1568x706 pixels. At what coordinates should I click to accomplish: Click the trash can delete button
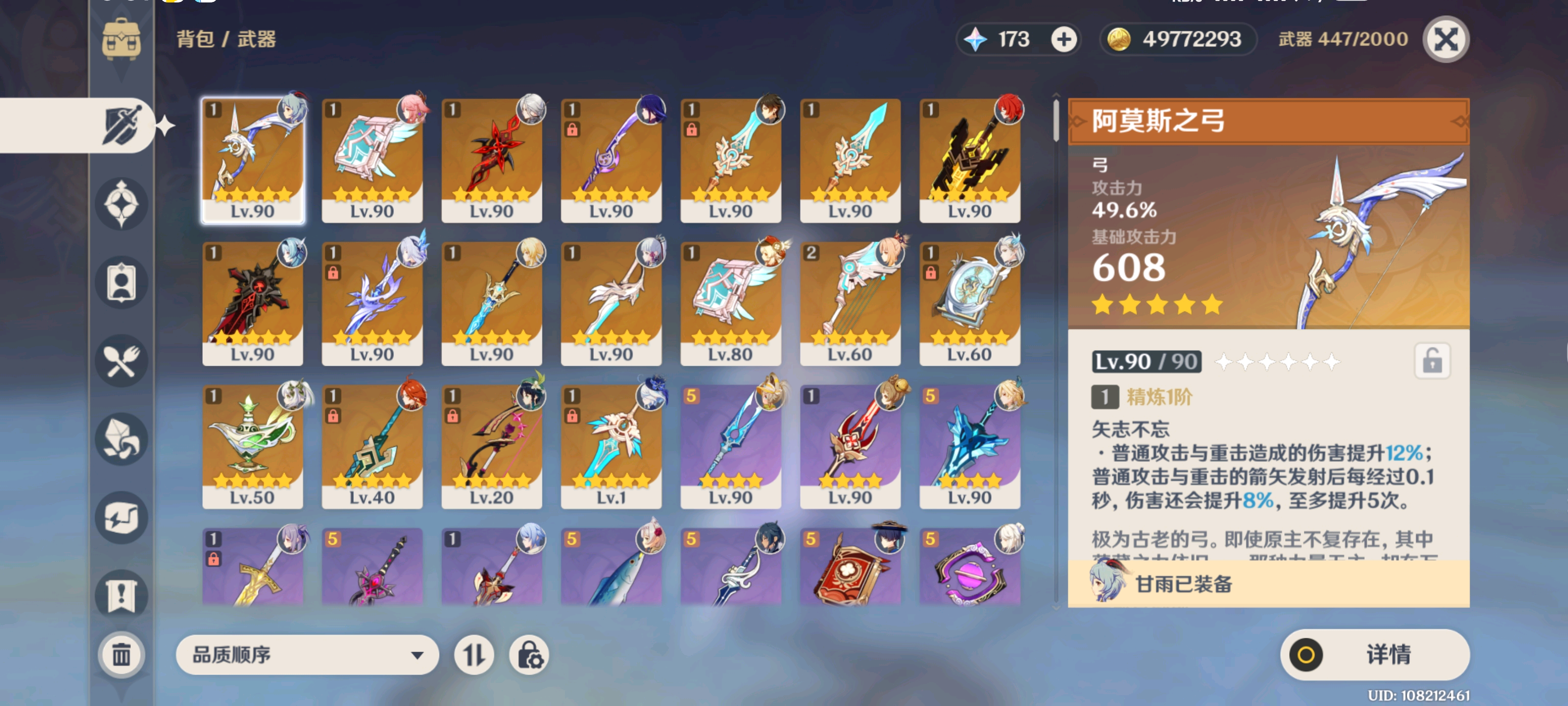pos(121,655)
